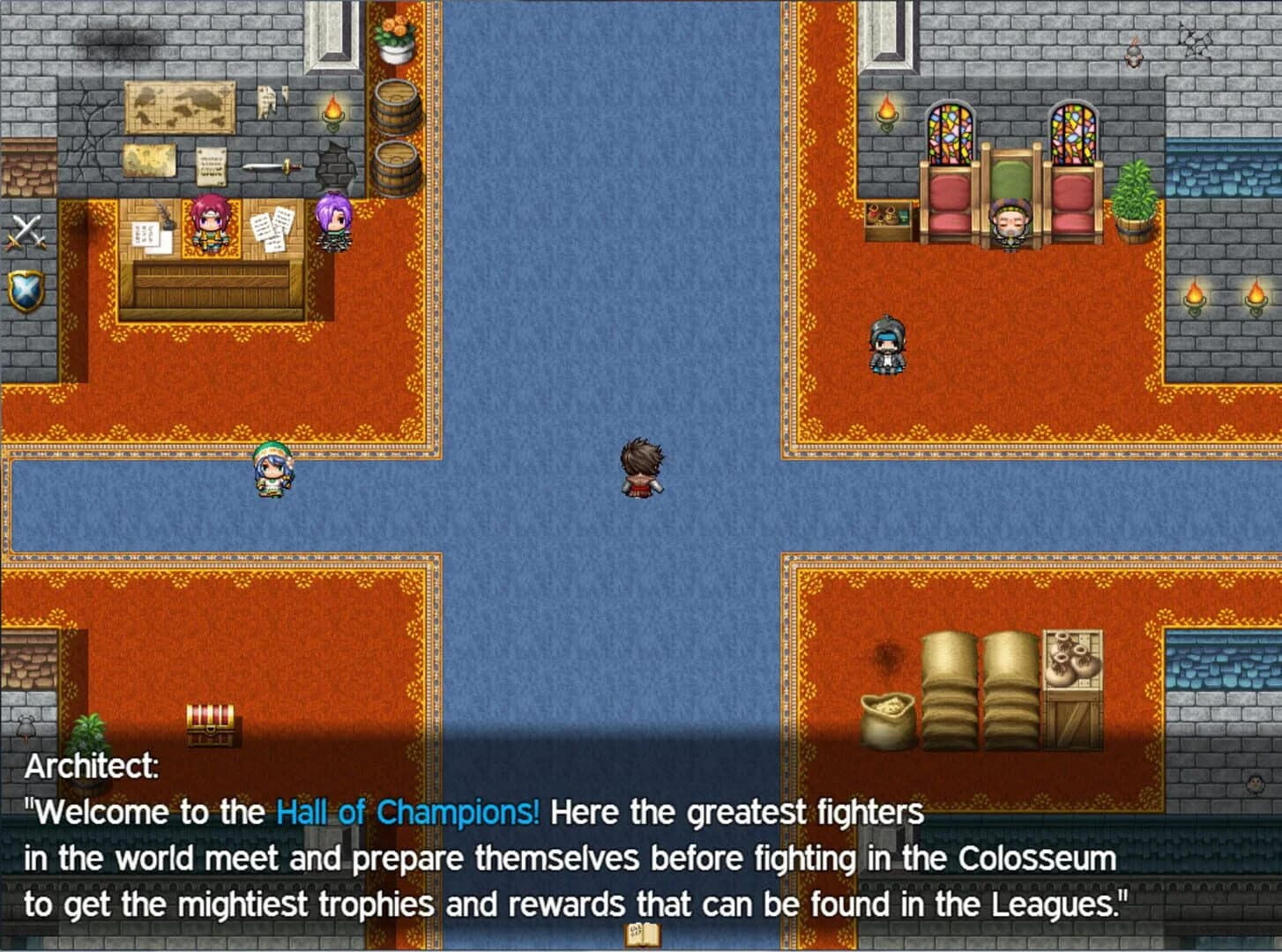This screenshot has height=952, width=1282.
Task: Click the flower pot near the top-left doorway
Action: point(395,40)
